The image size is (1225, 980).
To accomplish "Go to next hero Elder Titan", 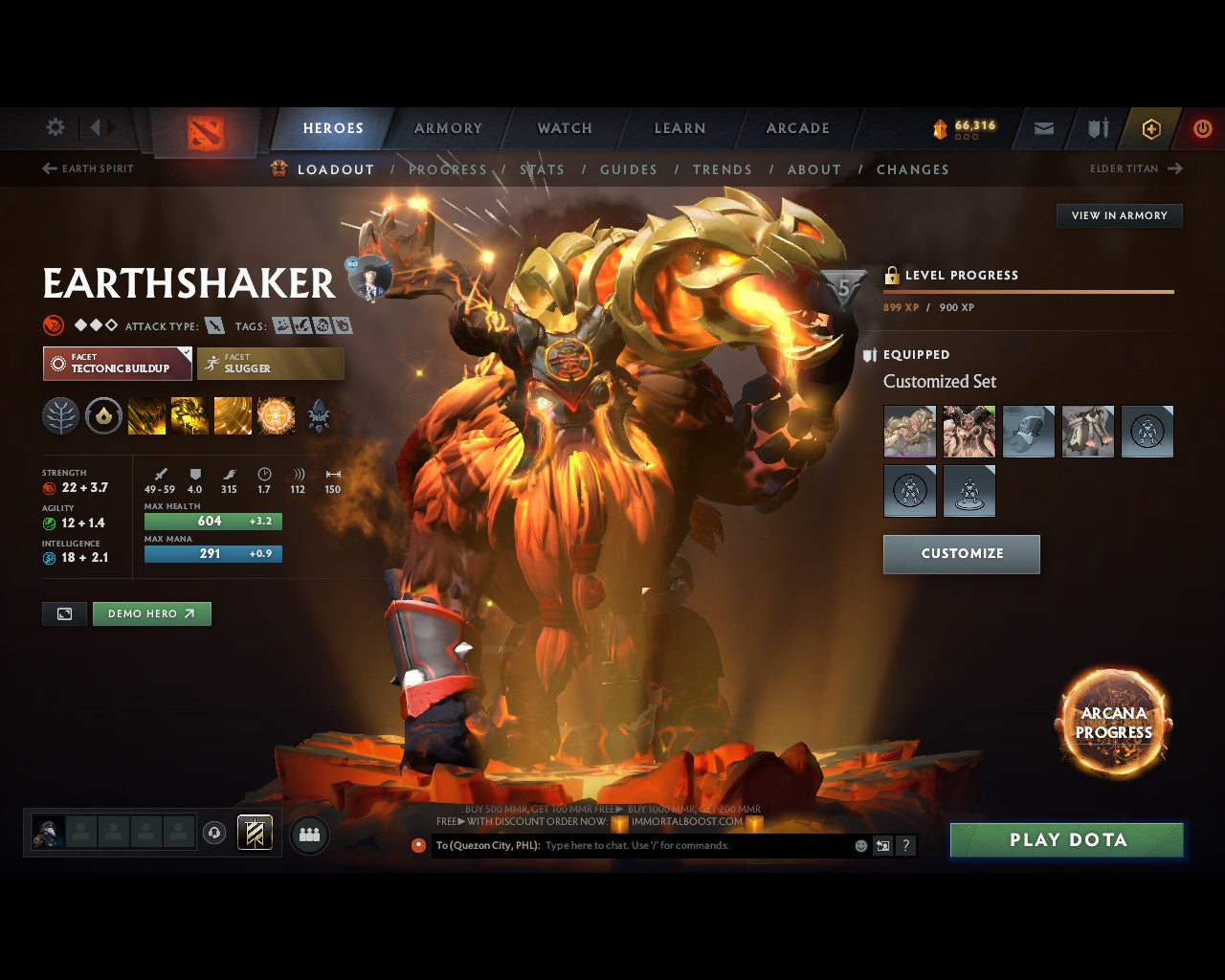I will [x=1135, y=168].
